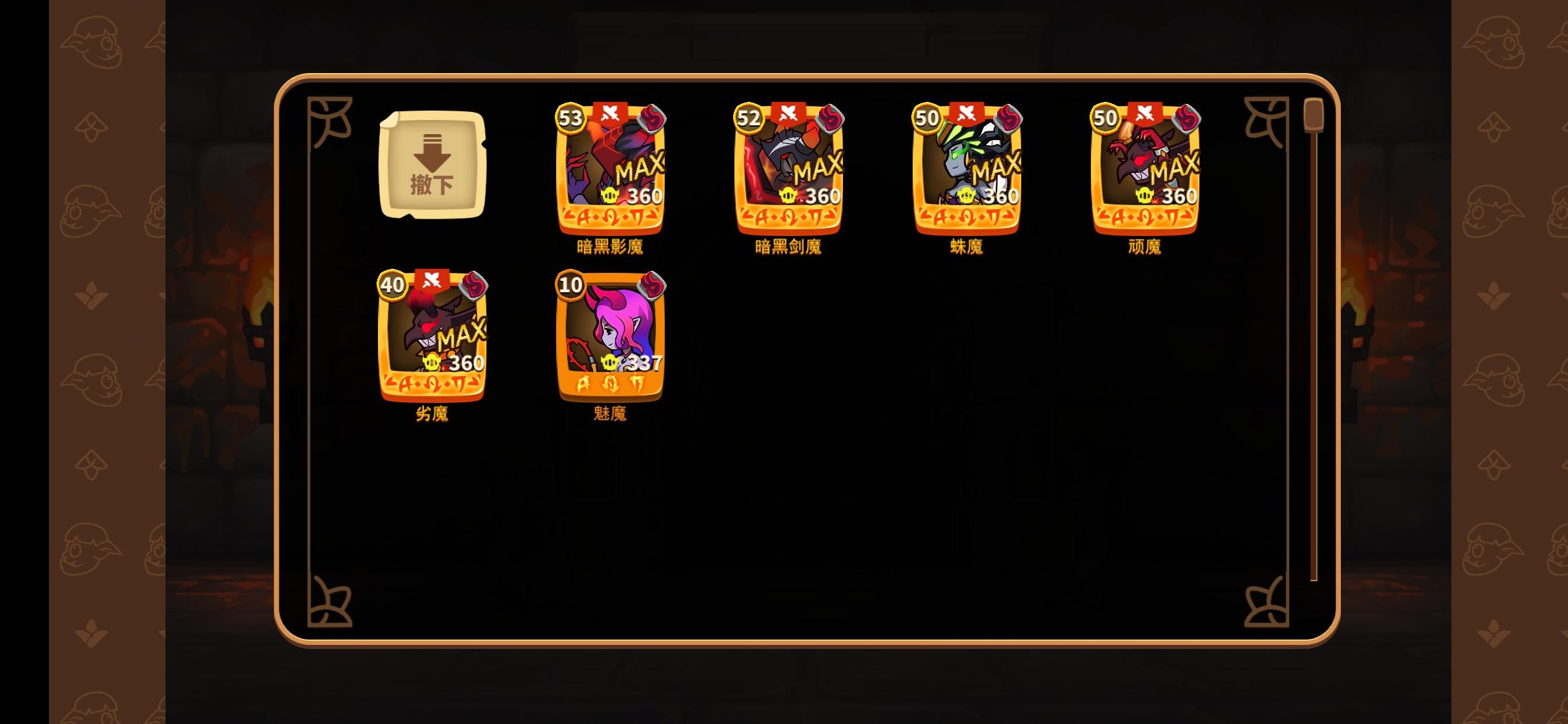1568x724 pixels.
Task: Select the 魅魔 name label
Action: [608, 415]
